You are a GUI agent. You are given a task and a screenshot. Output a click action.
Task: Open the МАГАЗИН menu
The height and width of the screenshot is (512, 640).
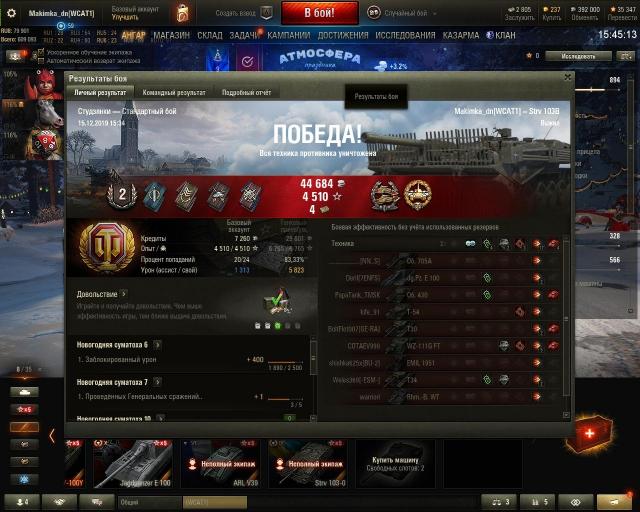pyautogui.click(x=172, y=35)
